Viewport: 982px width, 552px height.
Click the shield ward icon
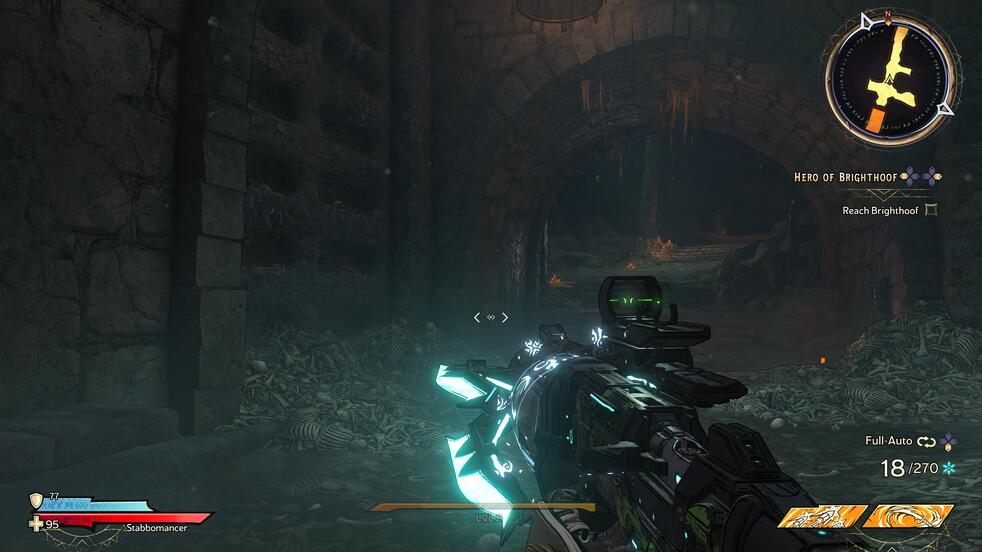(x=37, y=500)
